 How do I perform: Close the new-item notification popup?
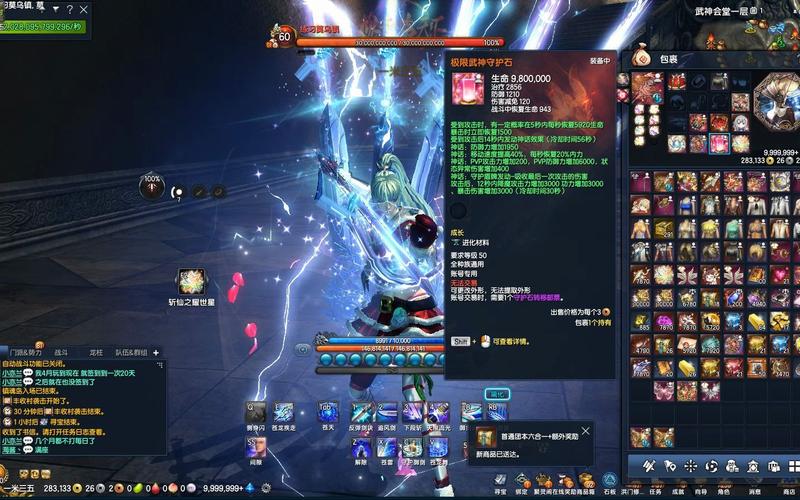[585, 431]
